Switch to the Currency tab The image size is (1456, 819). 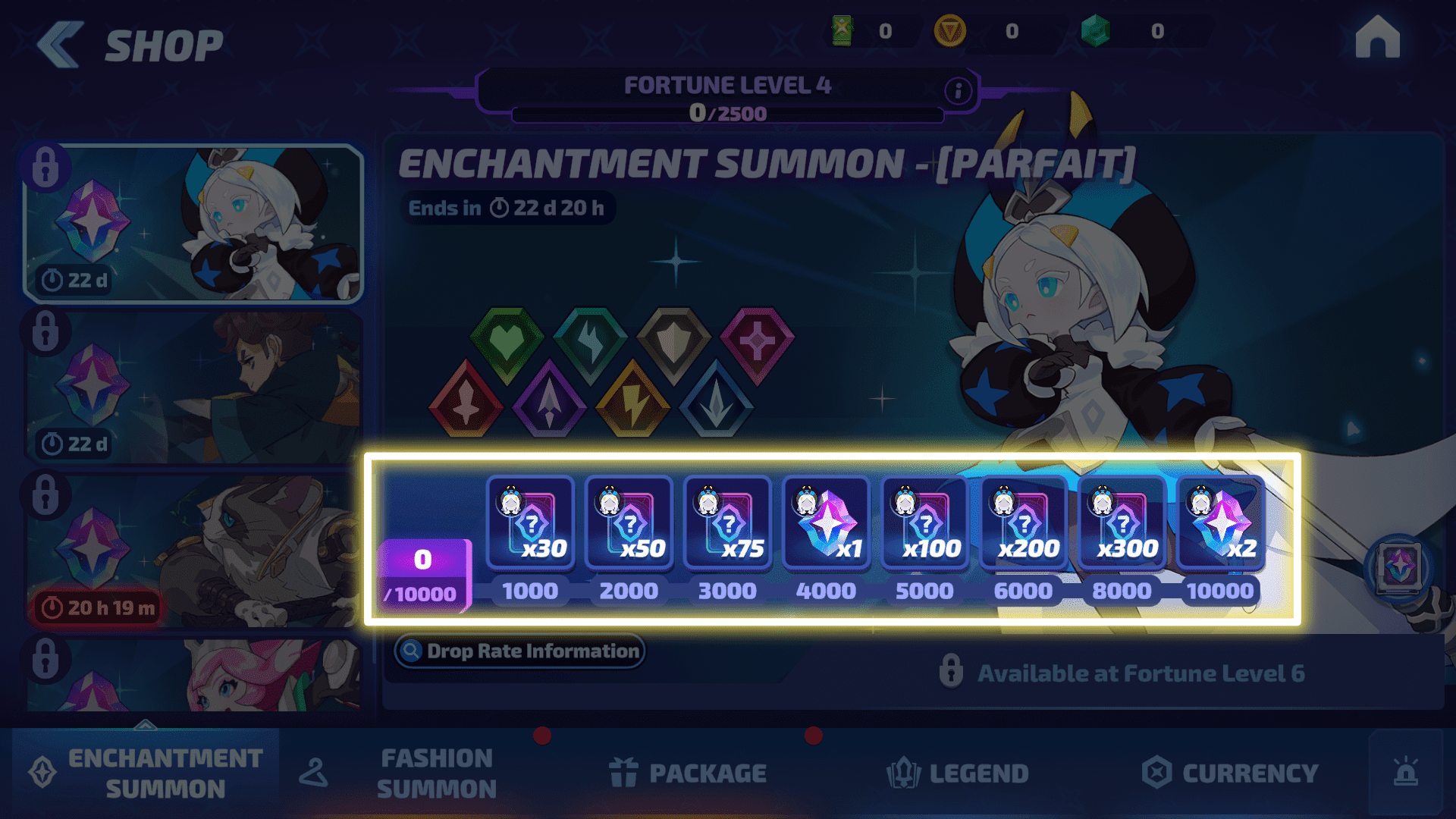[x=1230, y=773]
